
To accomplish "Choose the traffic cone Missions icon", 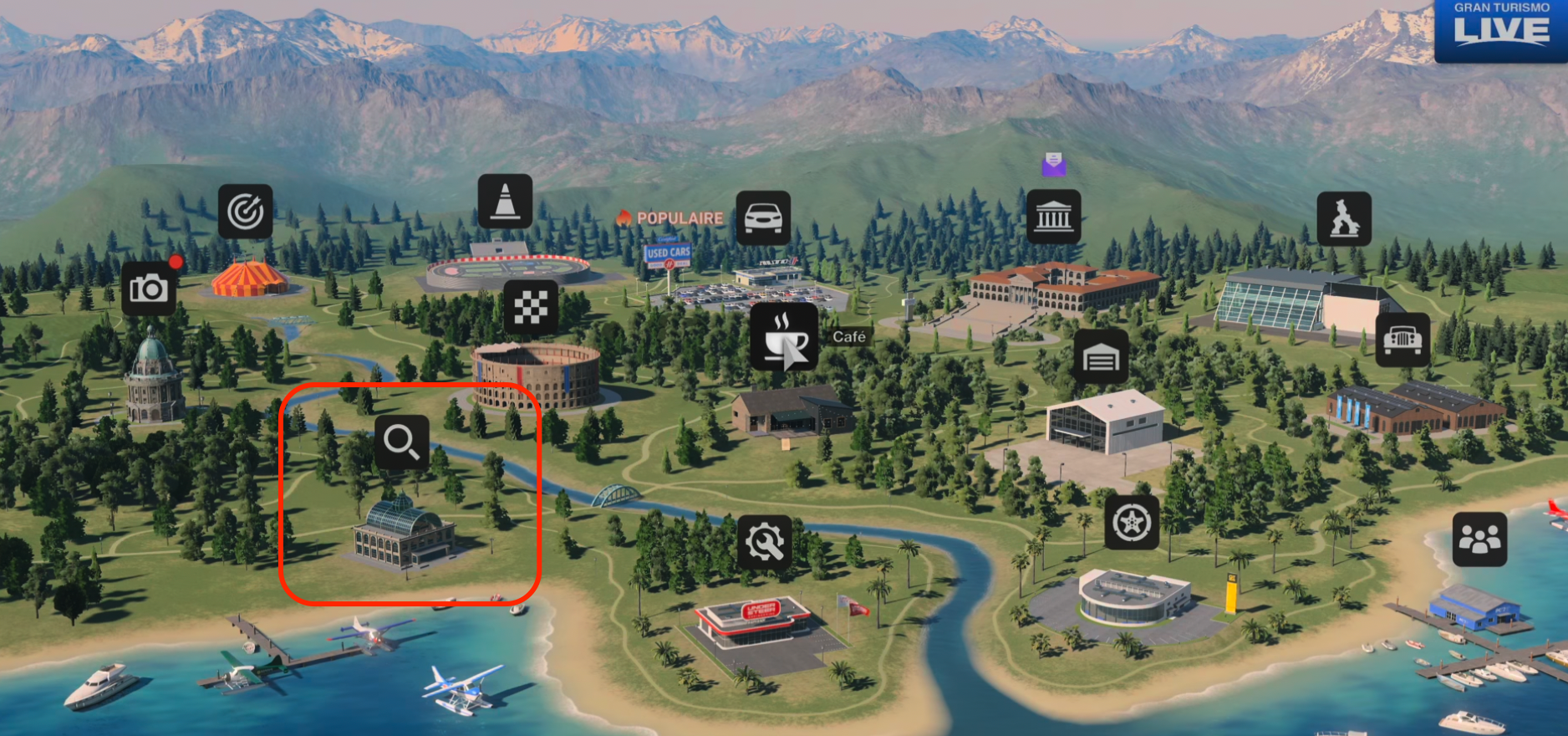I will [505, 202].
